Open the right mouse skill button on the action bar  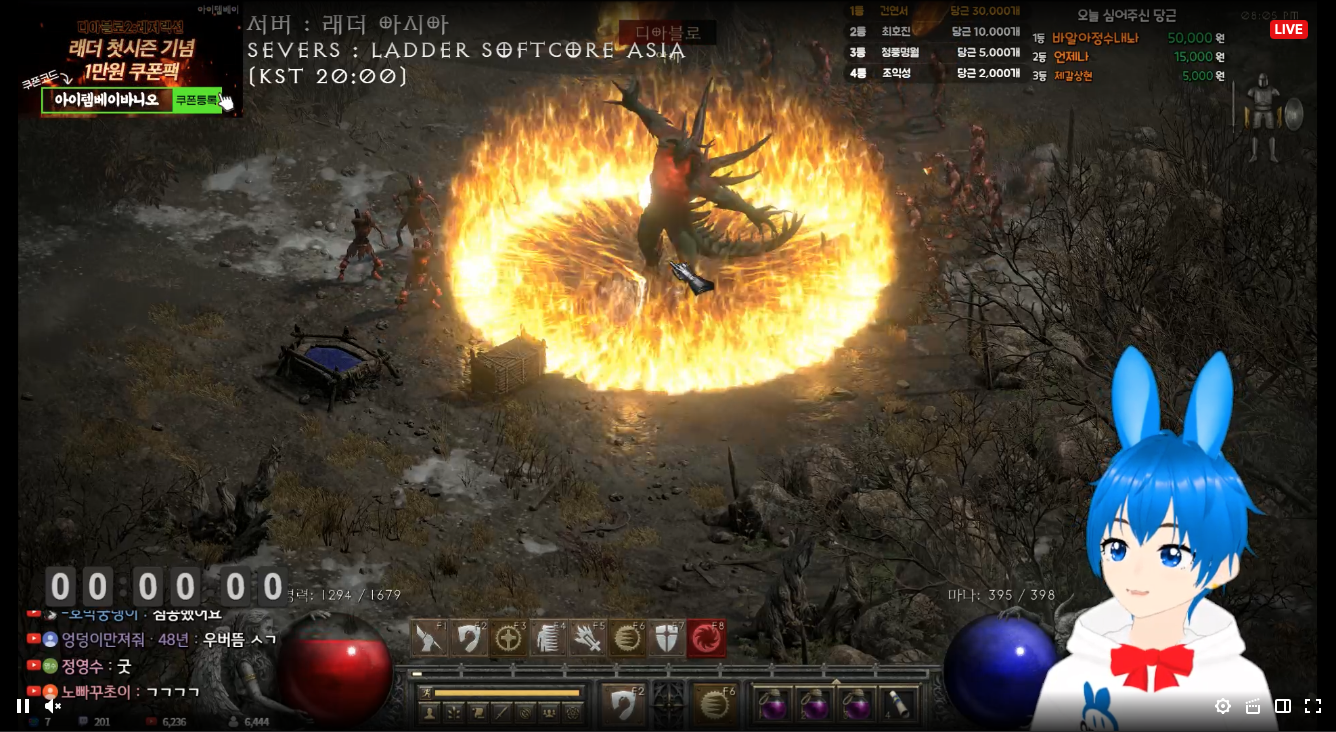(x=714, y=704)
